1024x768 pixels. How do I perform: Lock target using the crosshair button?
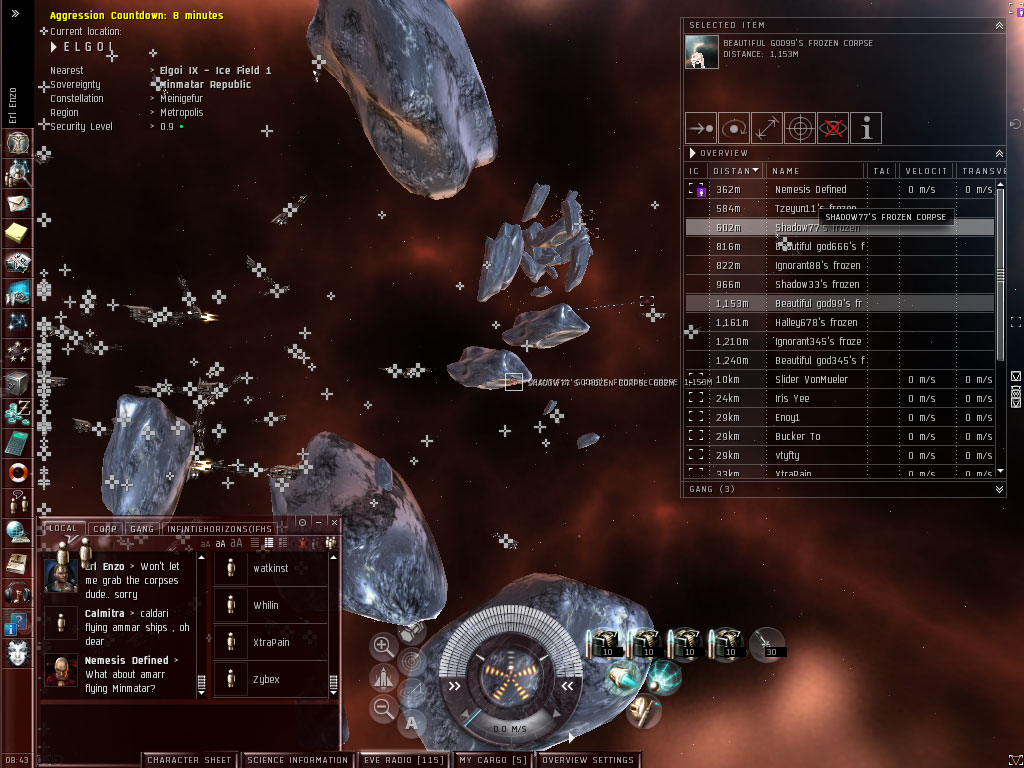pos(799,128)
